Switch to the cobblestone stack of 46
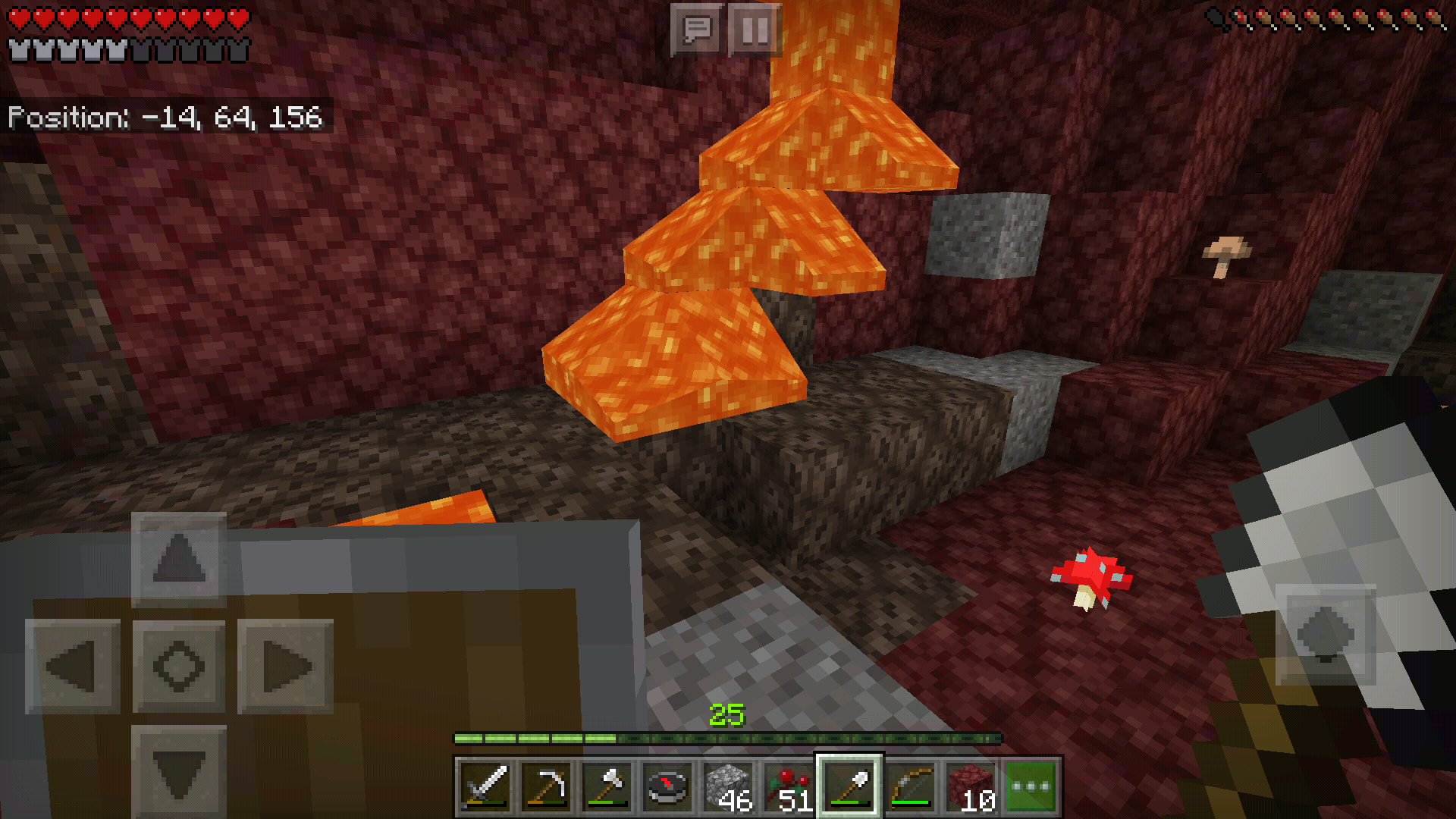This screenshot has height=819, width=1456. click(x=728, y=786)
